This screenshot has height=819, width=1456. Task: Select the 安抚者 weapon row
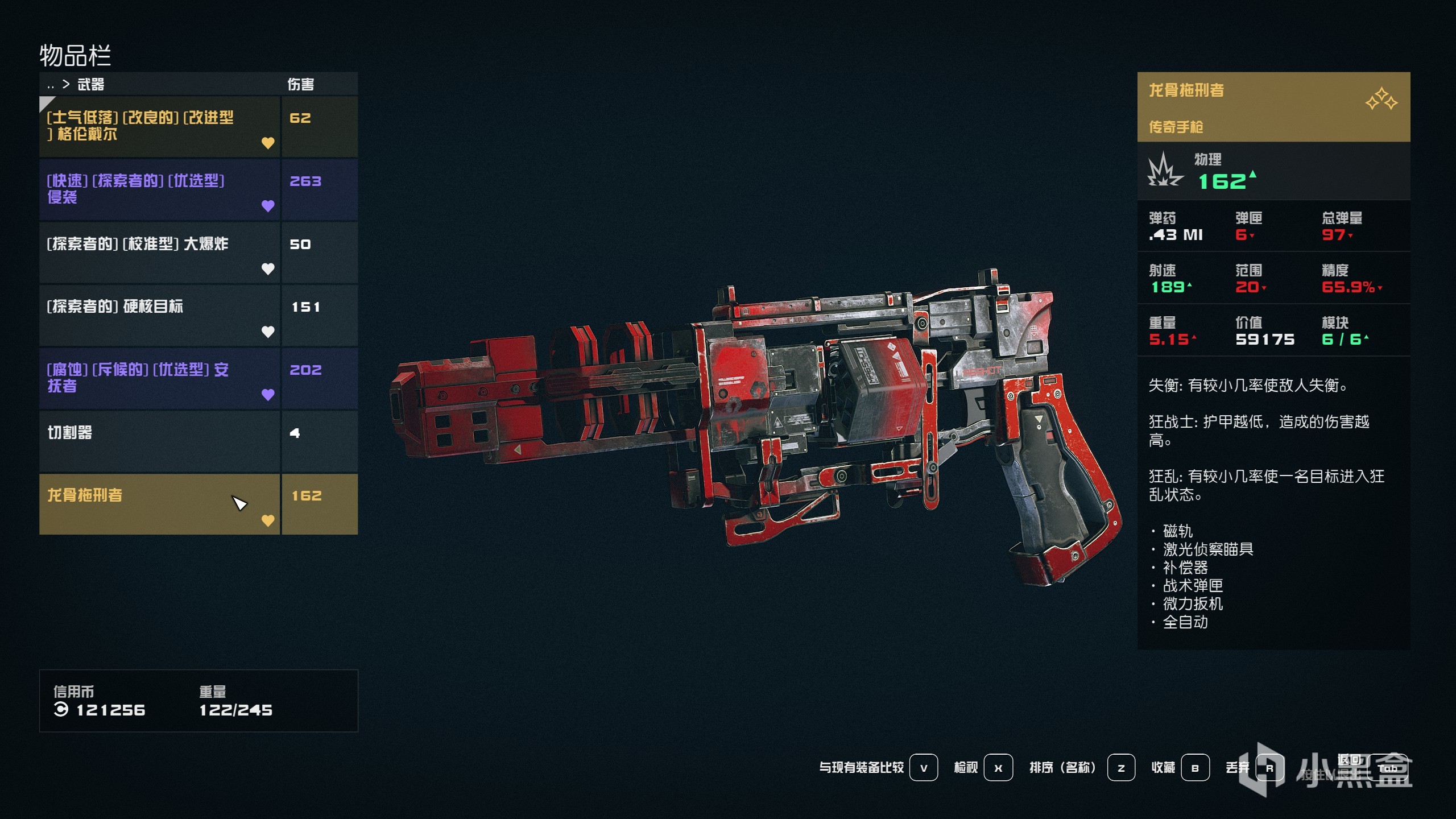(159, 378)
